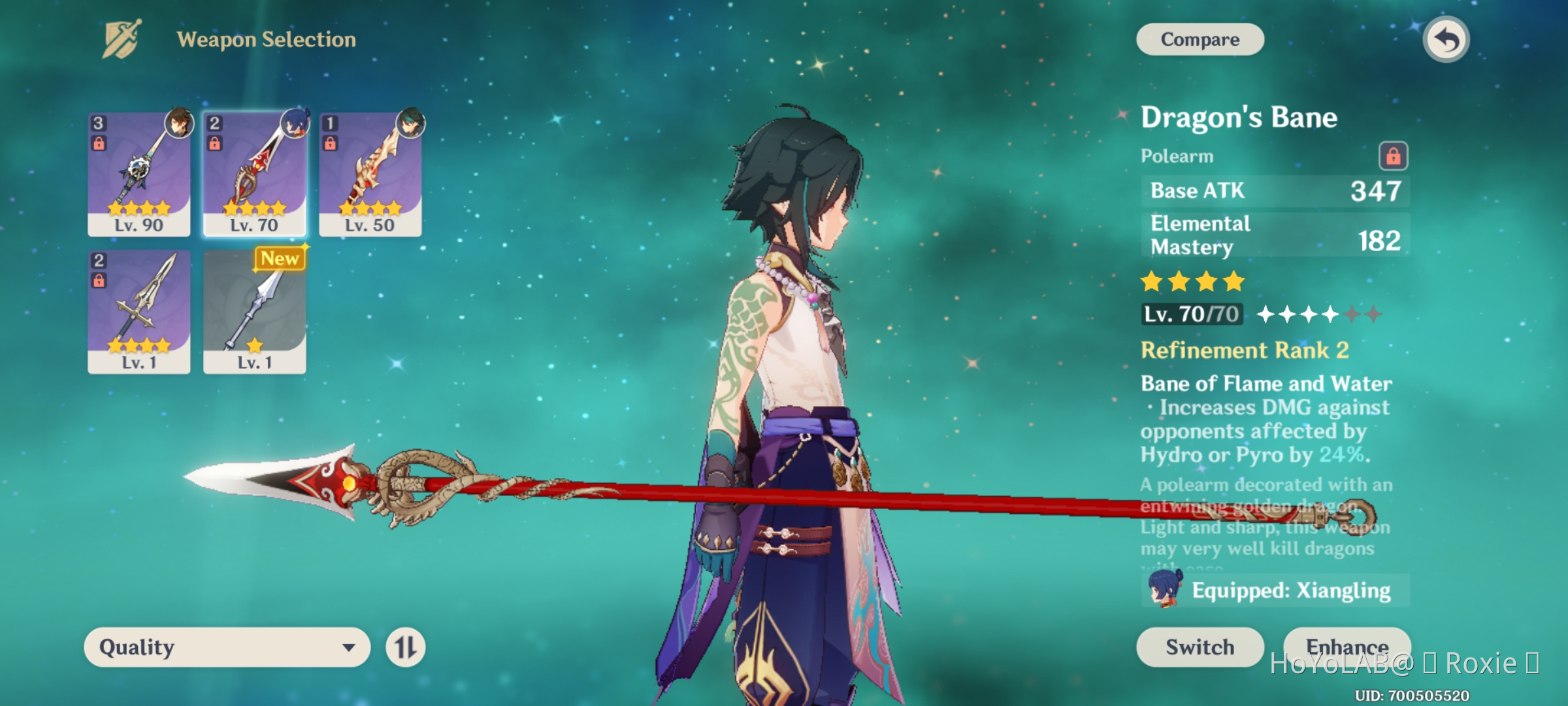The image size is (1568, 706).
Task: Click the lock icon beside the Polearm label
Action: tap(1394, 156)
